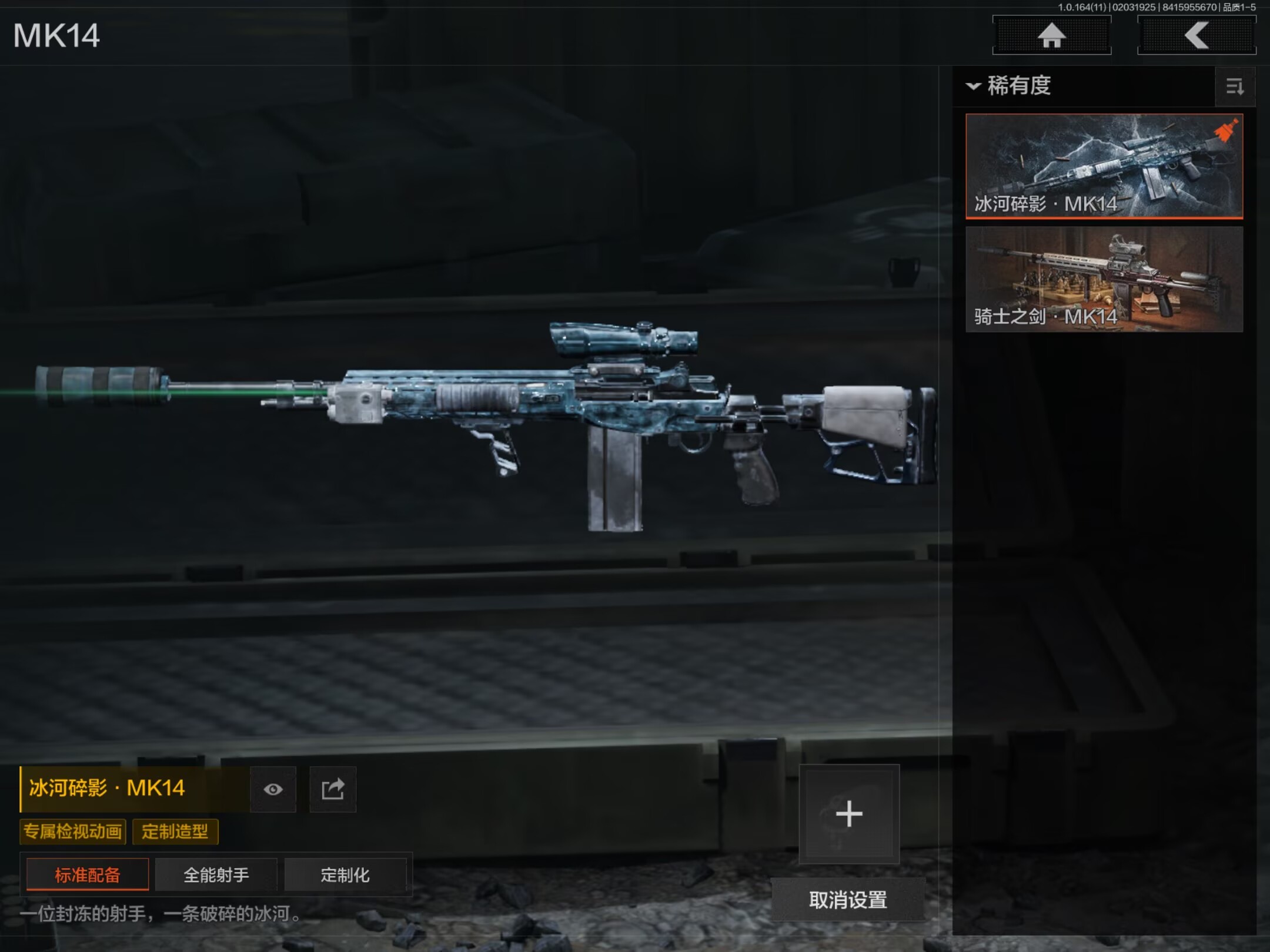Screen dimensions: 1270x952
Task: Click the plus add slot
Action: pos(849,814)
